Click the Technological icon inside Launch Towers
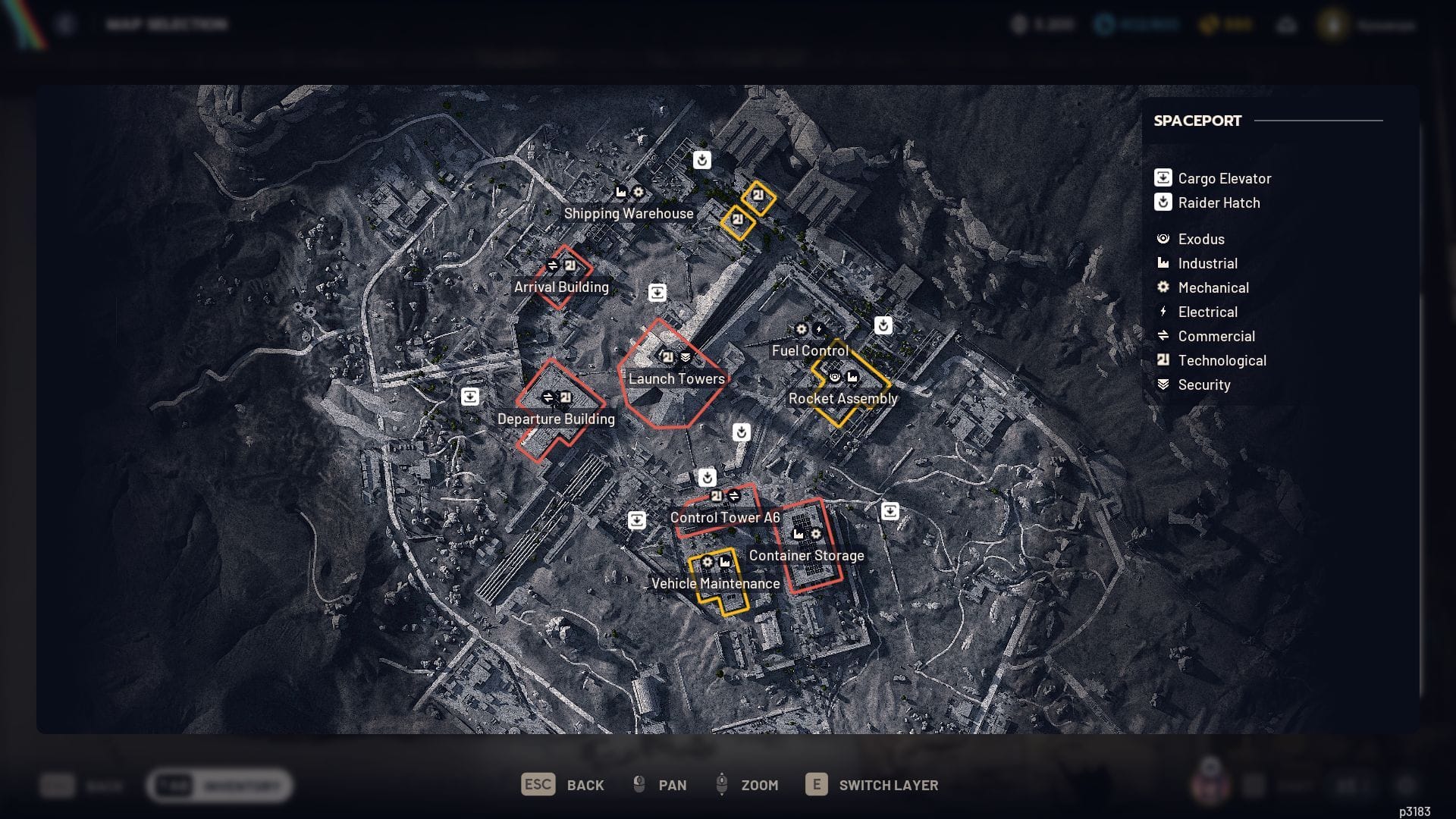The height and width of the screenshot is (819, 1456). point(667,356)
